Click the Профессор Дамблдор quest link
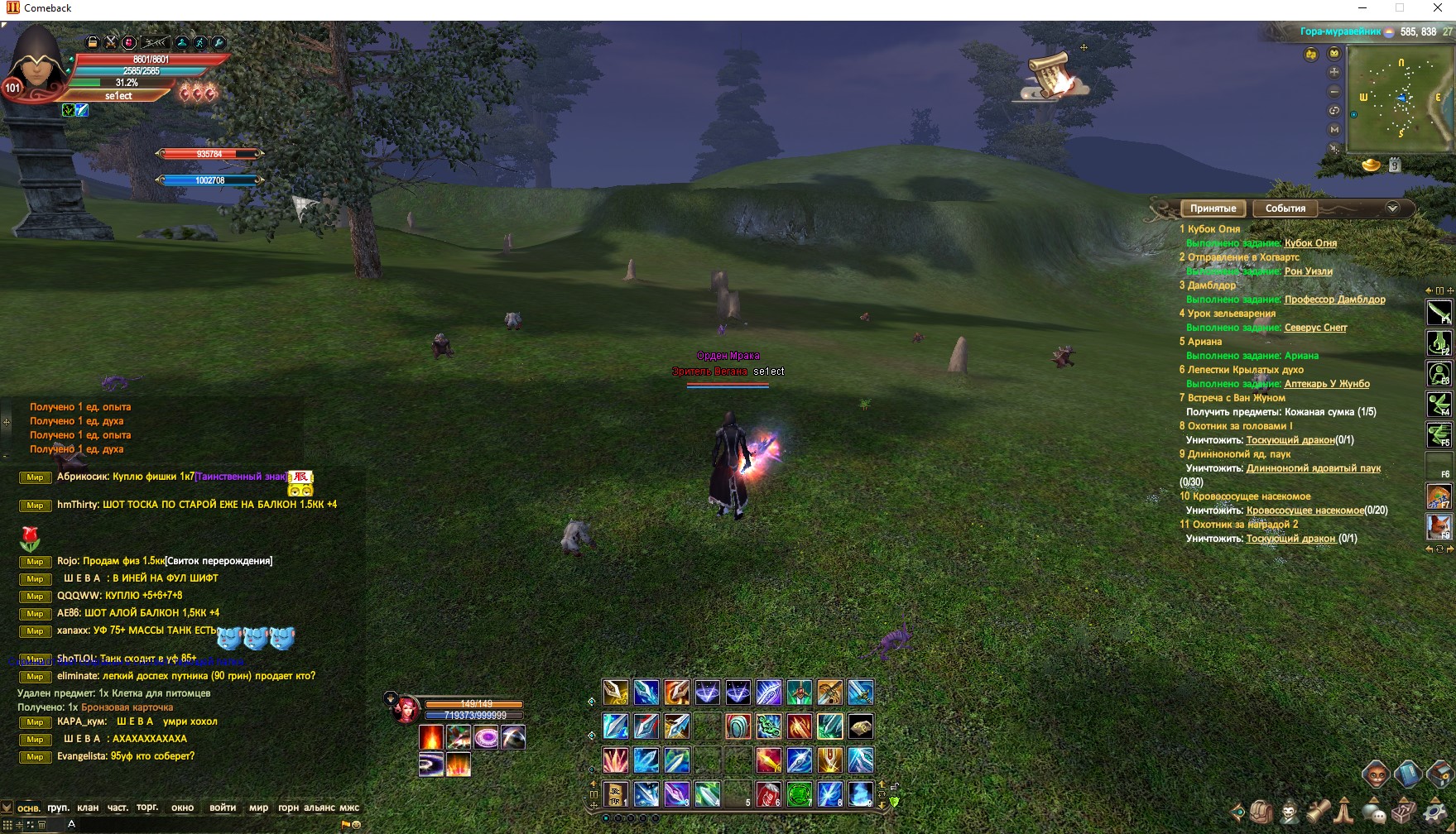Image resolution: width=1456 pixels, height=834 pixels. tap(1334, 300)
